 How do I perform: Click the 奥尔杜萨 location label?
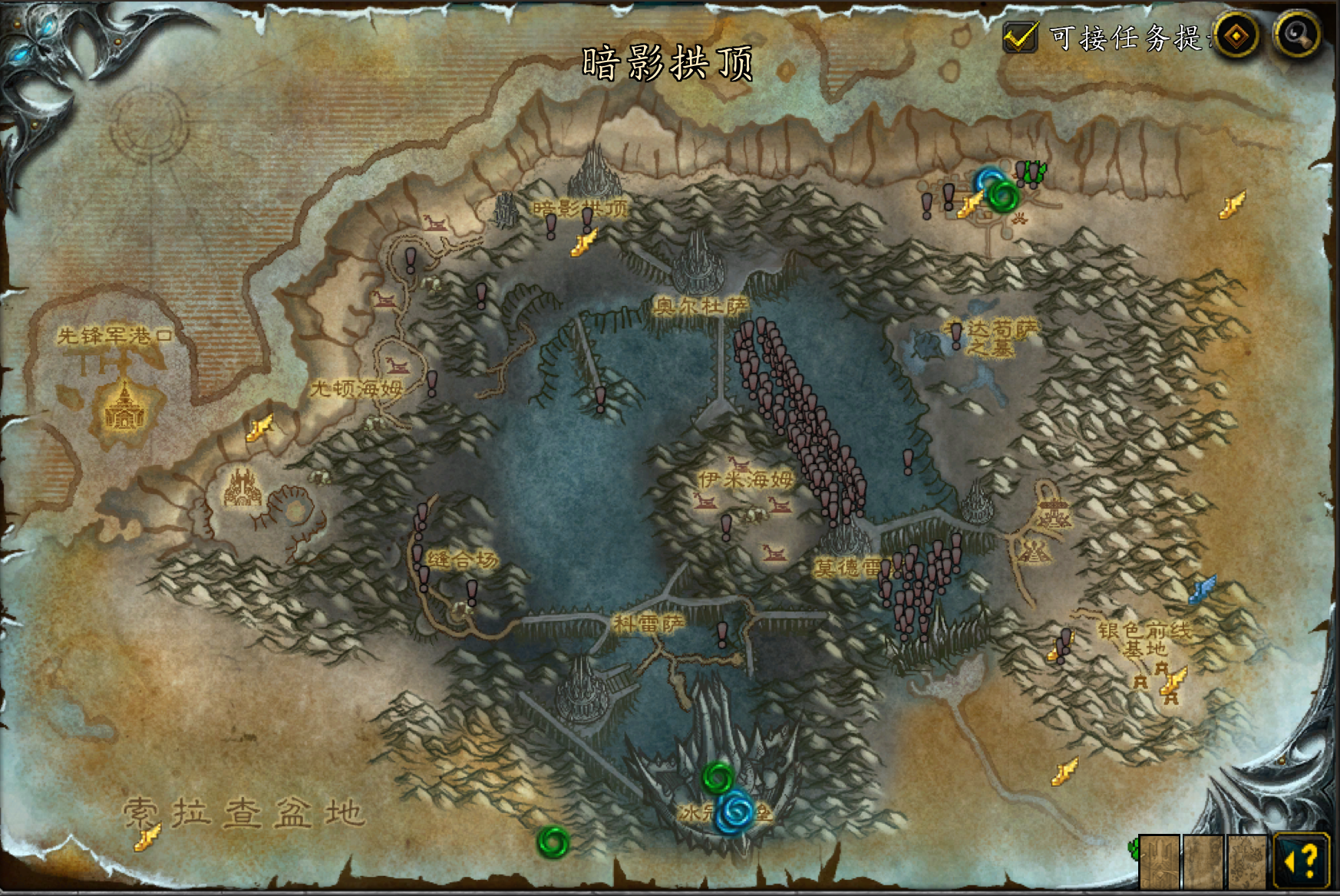pyautogui.click(x=700, y=307)
